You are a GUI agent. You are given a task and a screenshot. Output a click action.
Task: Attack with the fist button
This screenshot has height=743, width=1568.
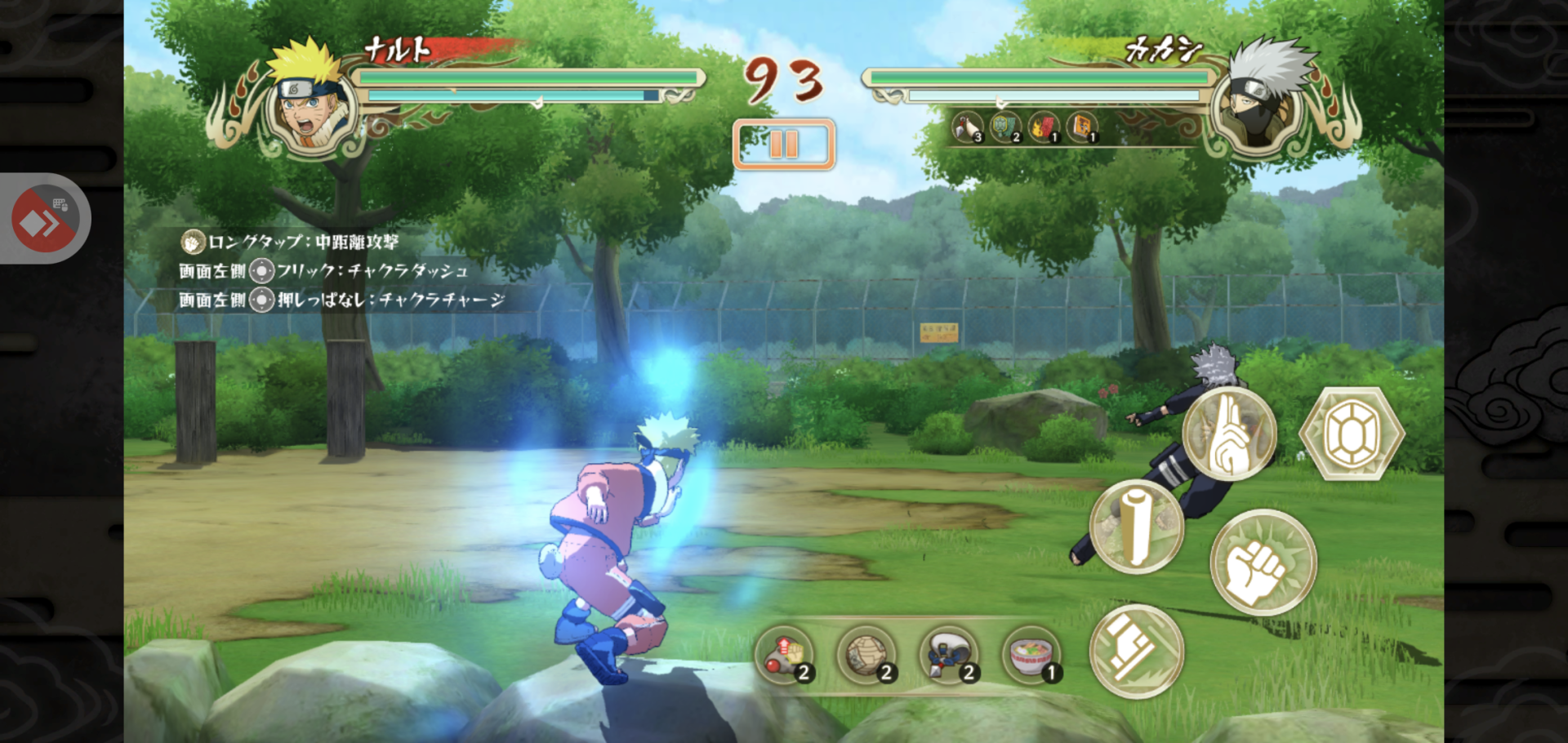pos(1262,563)
